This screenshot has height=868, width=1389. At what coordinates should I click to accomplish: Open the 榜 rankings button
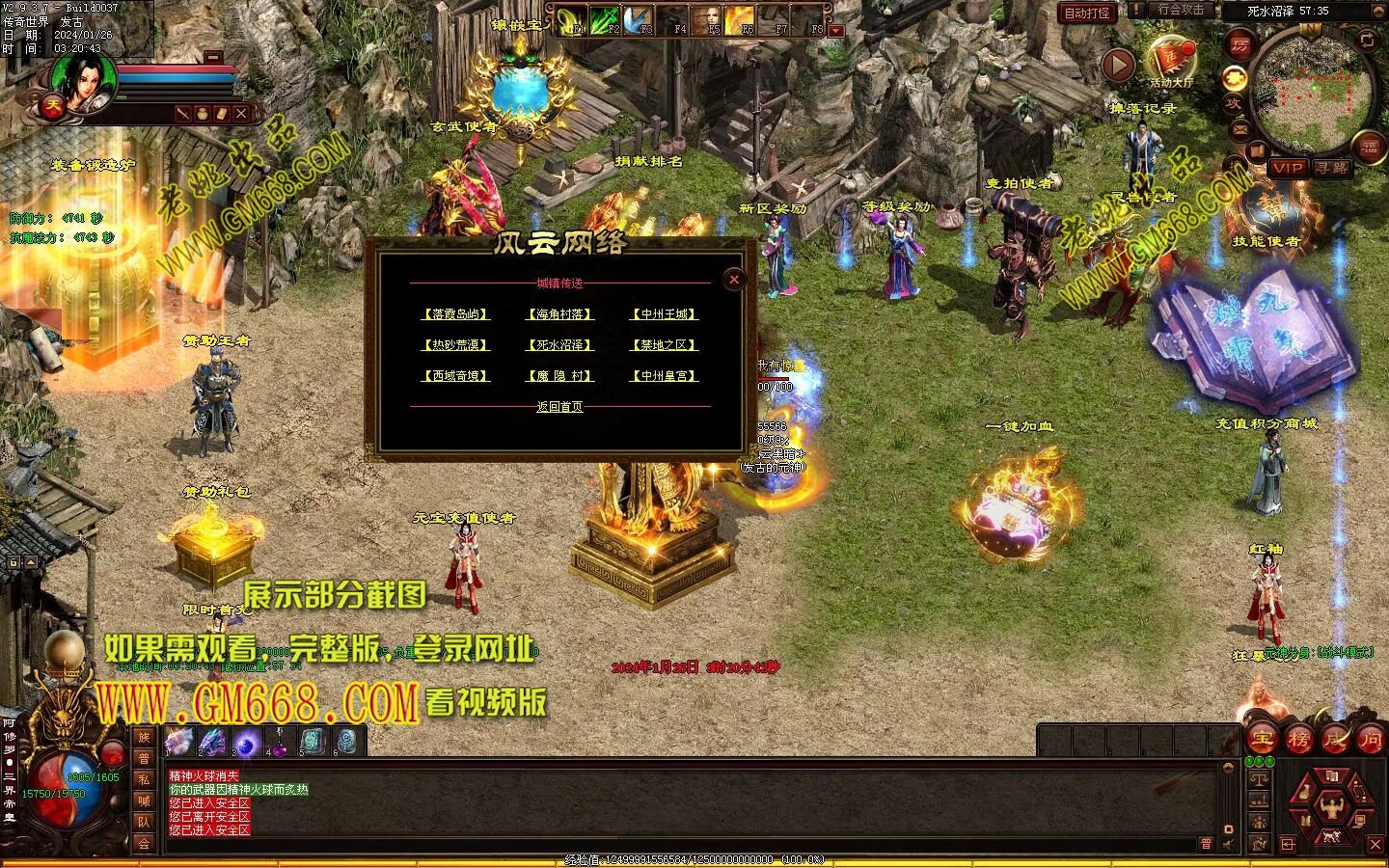point(1298,740)
